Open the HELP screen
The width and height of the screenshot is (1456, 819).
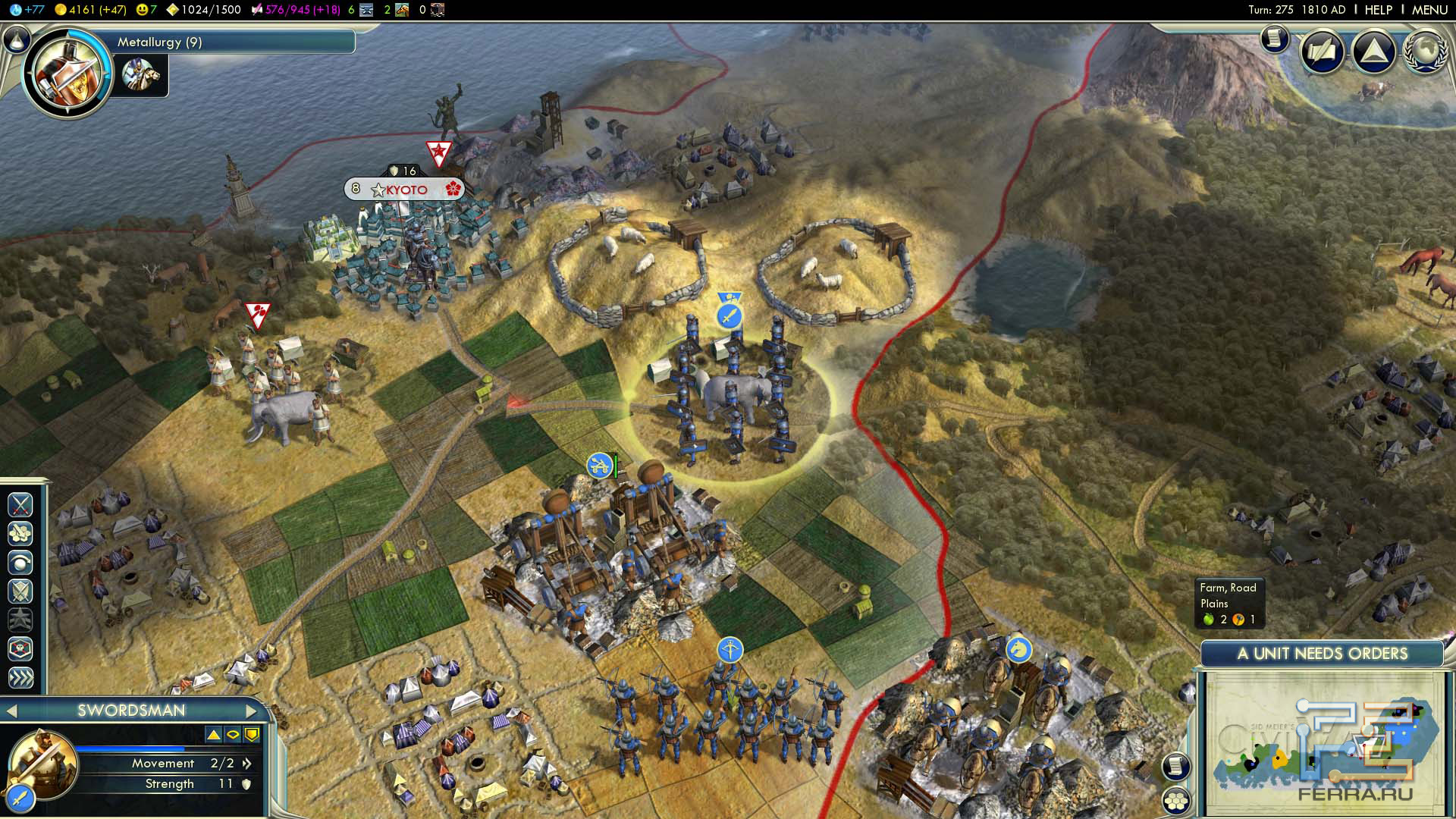[1378, 10]
